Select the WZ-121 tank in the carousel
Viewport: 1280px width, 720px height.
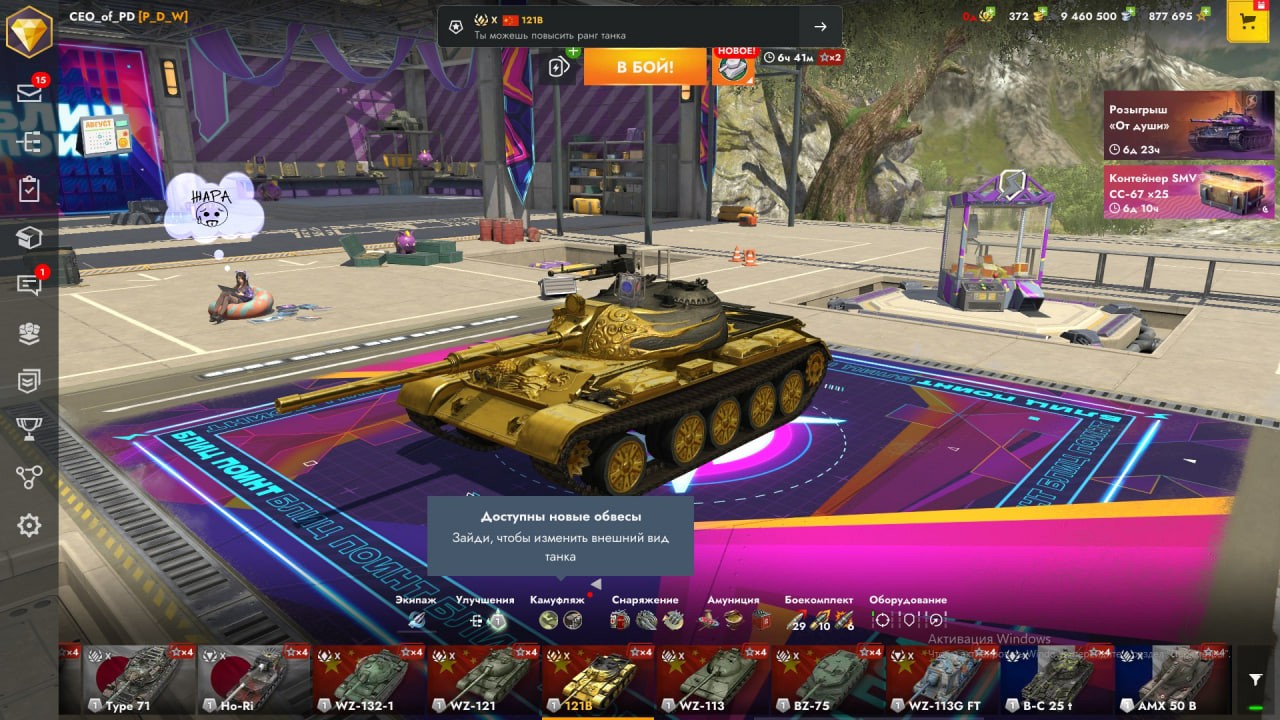[x=483, y=680]
